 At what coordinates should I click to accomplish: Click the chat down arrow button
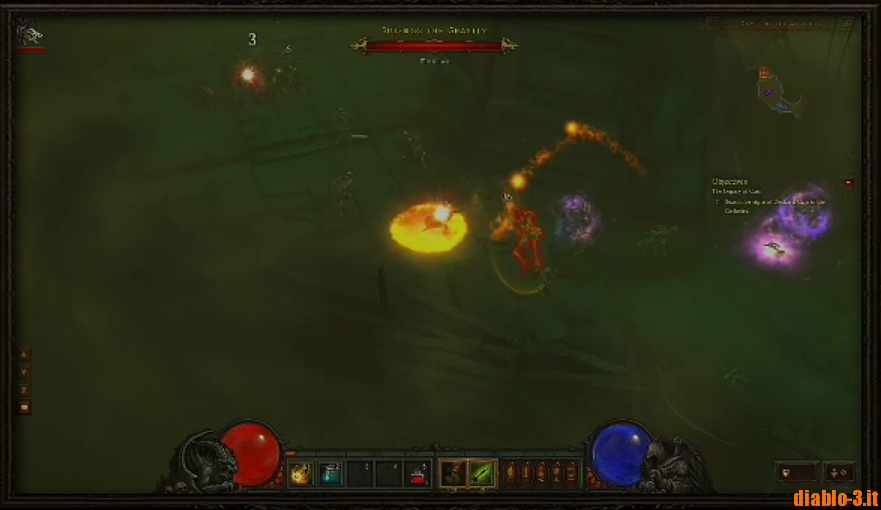coord(25,372)
